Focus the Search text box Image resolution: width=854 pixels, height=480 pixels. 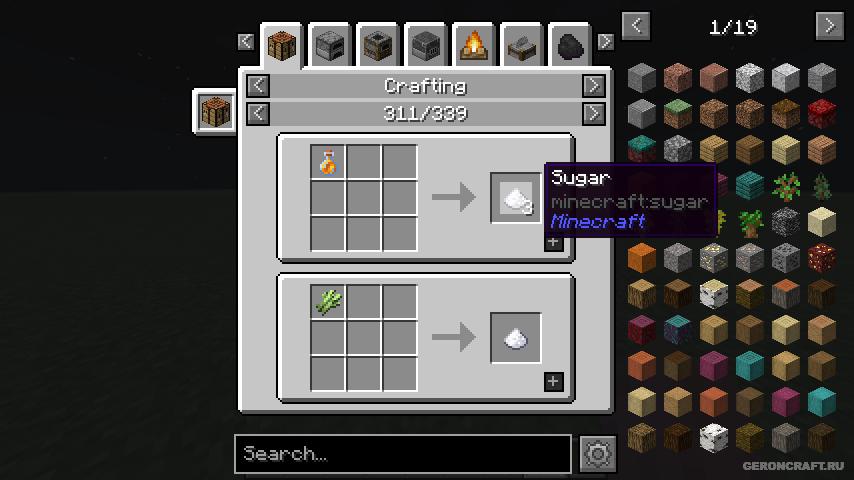(403, 454)
